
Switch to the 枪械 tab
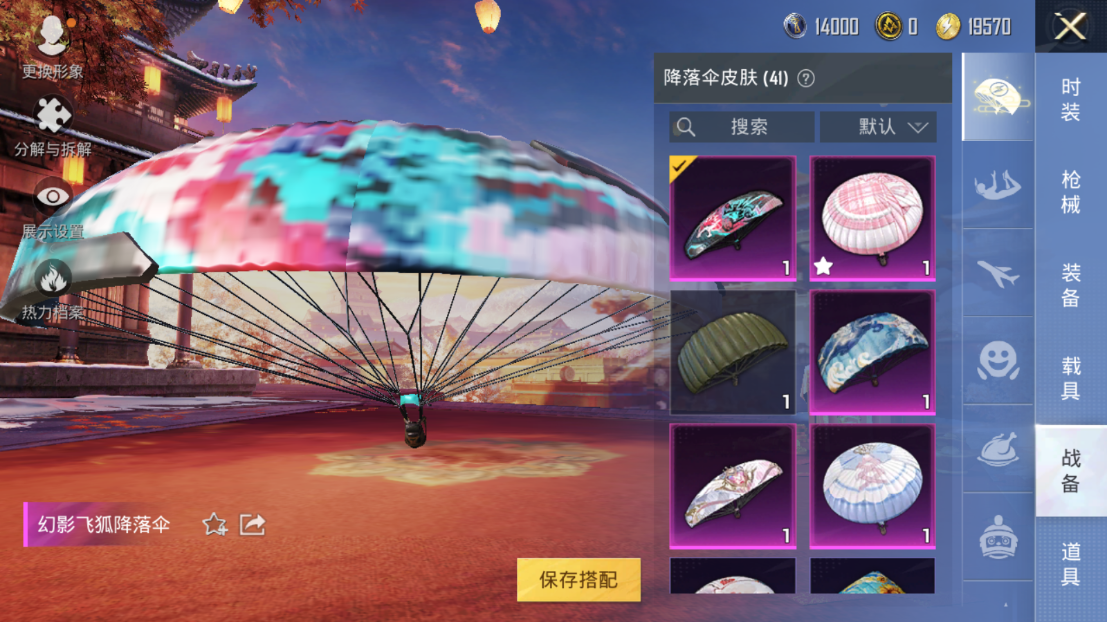click(1070, 191)
